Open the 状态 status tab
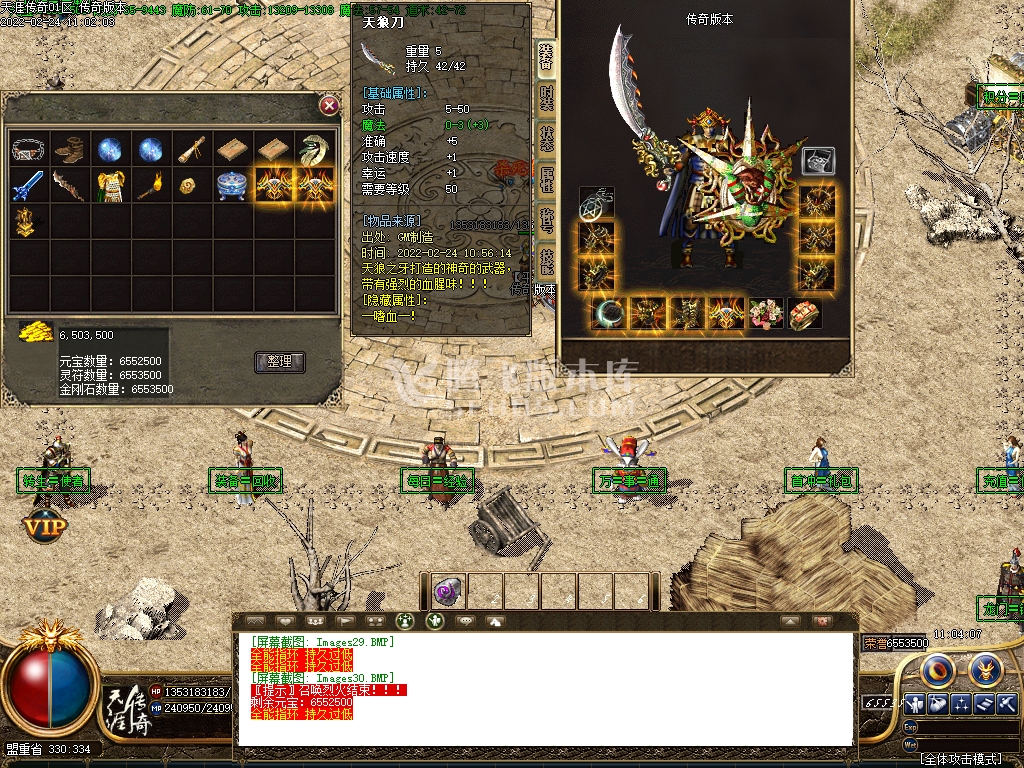This screenshot has height=768, width=1024. coord(547,139)
